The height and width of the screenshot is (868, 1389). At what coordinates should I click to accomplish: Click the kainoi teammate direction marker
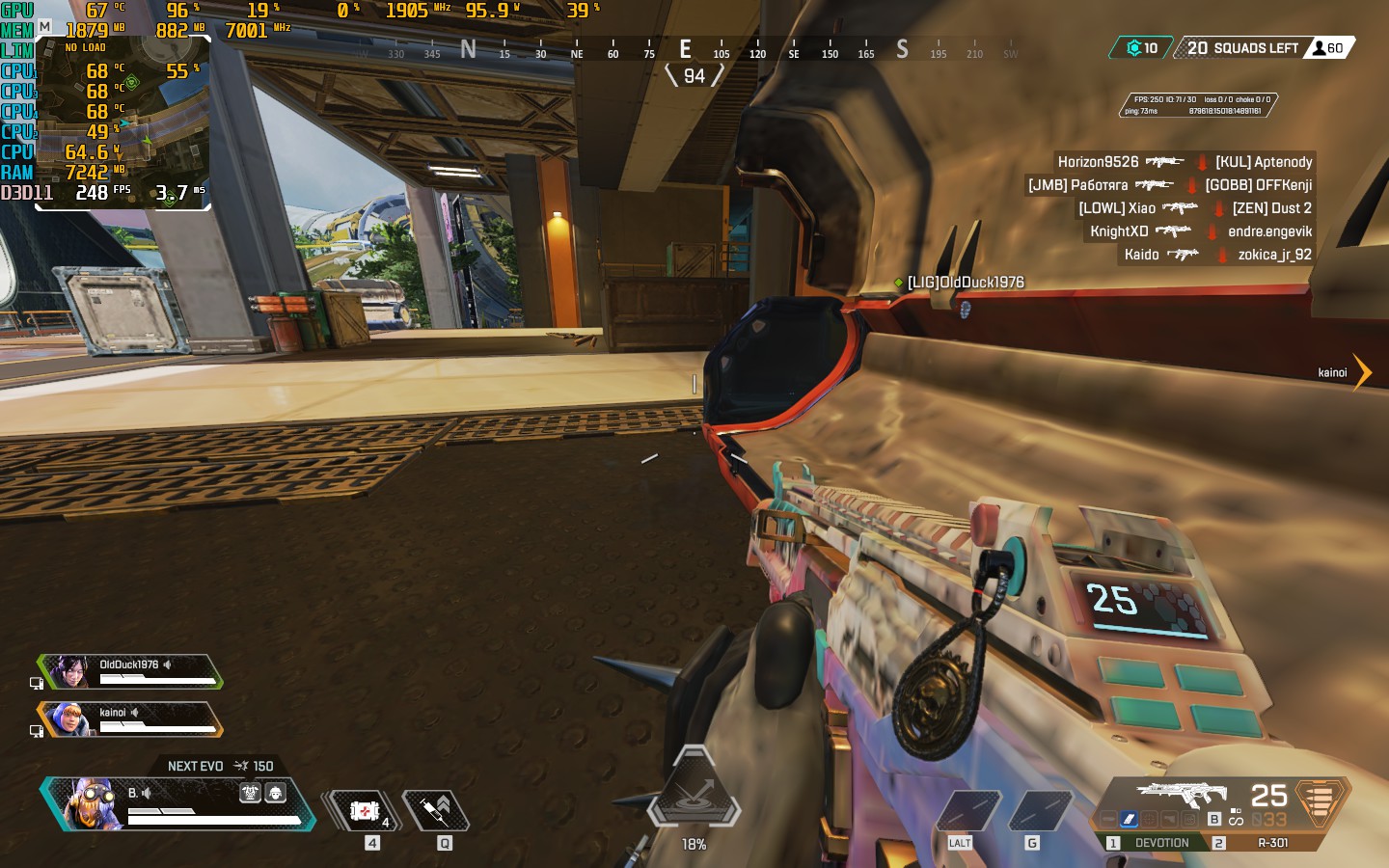[1361, 372]
